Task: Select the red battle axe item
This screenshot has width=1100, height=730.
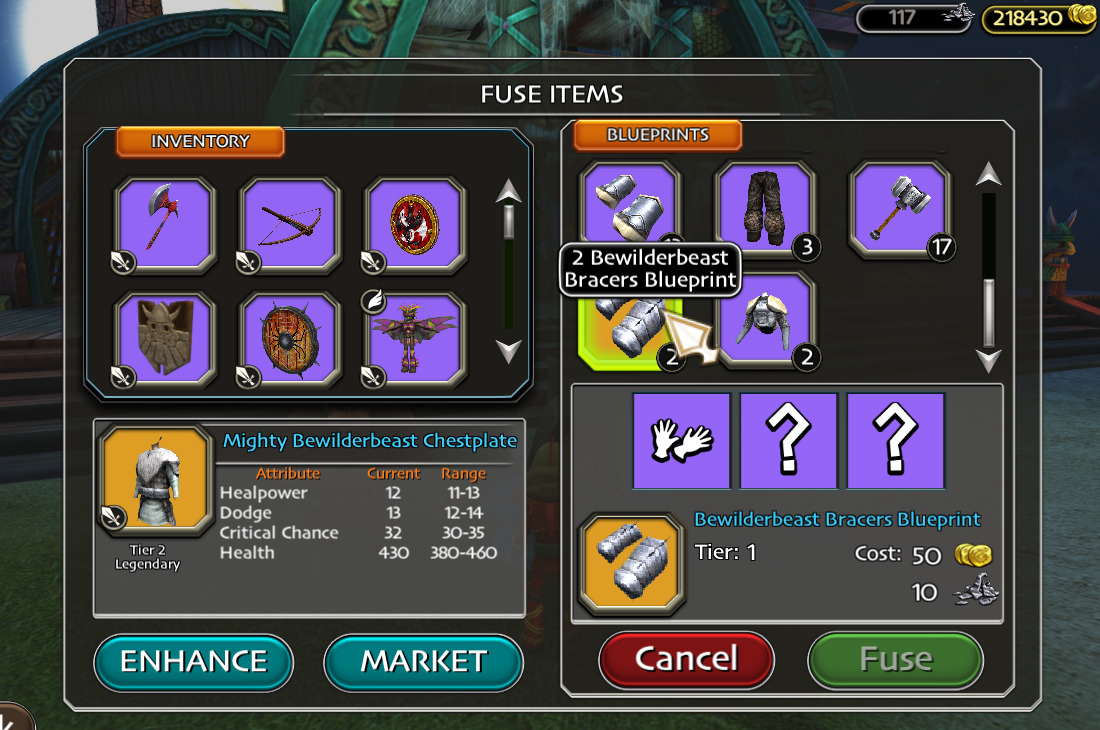Action: (x=165, y=226)
